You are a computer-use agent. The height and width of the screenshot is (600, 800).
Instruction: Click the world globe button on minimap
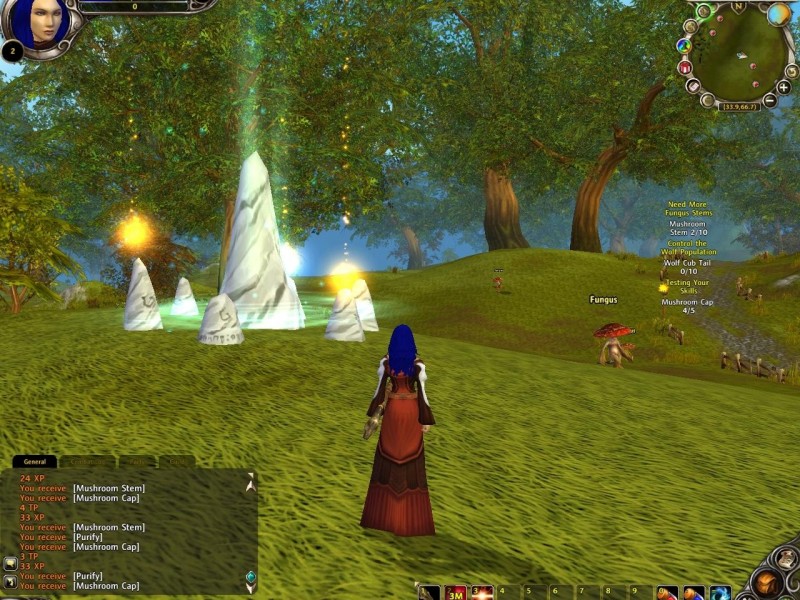(x=778, y=14)
